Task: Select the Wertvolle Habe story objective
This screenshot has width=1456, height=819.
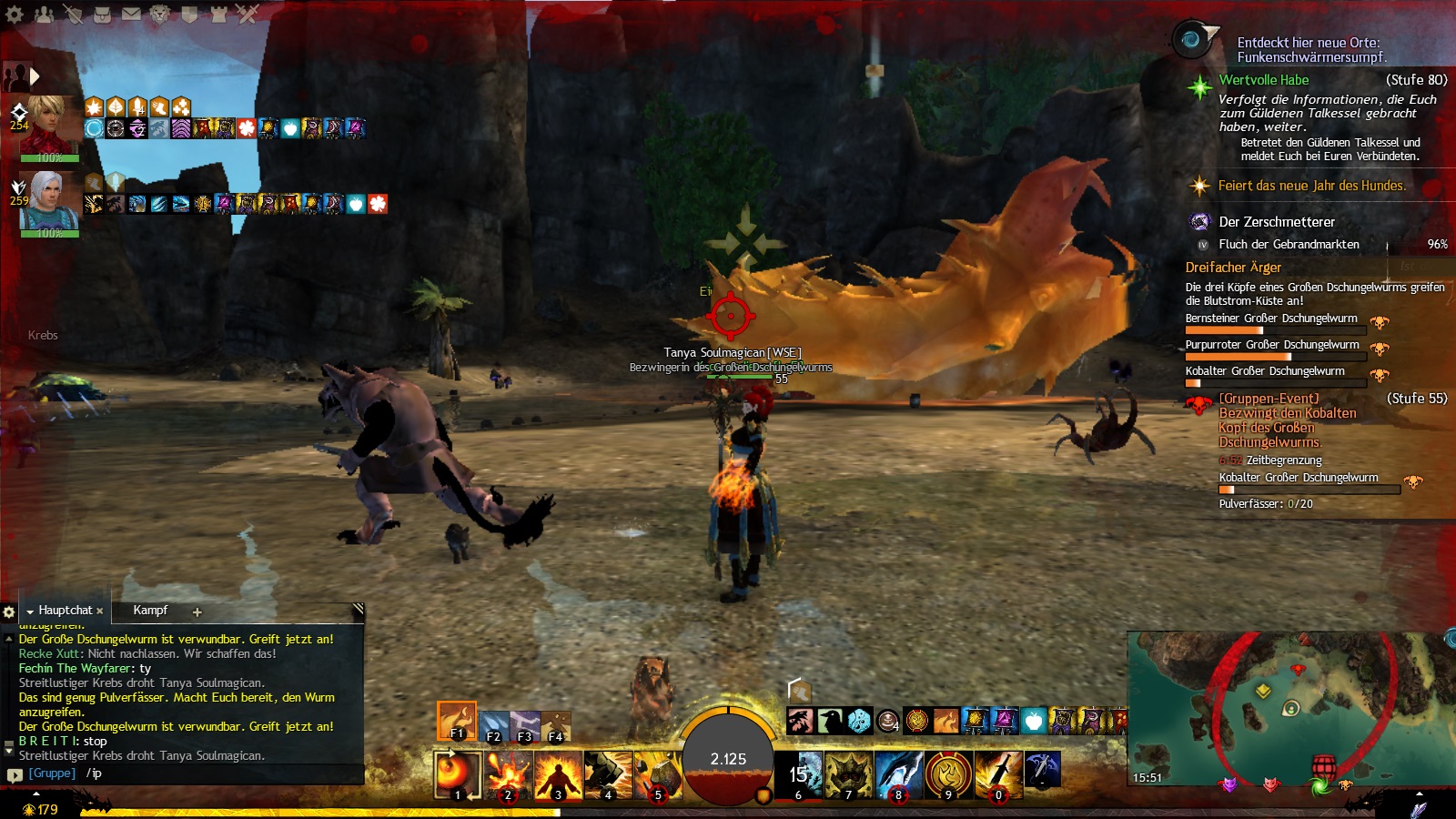Action: [1264, 80]
